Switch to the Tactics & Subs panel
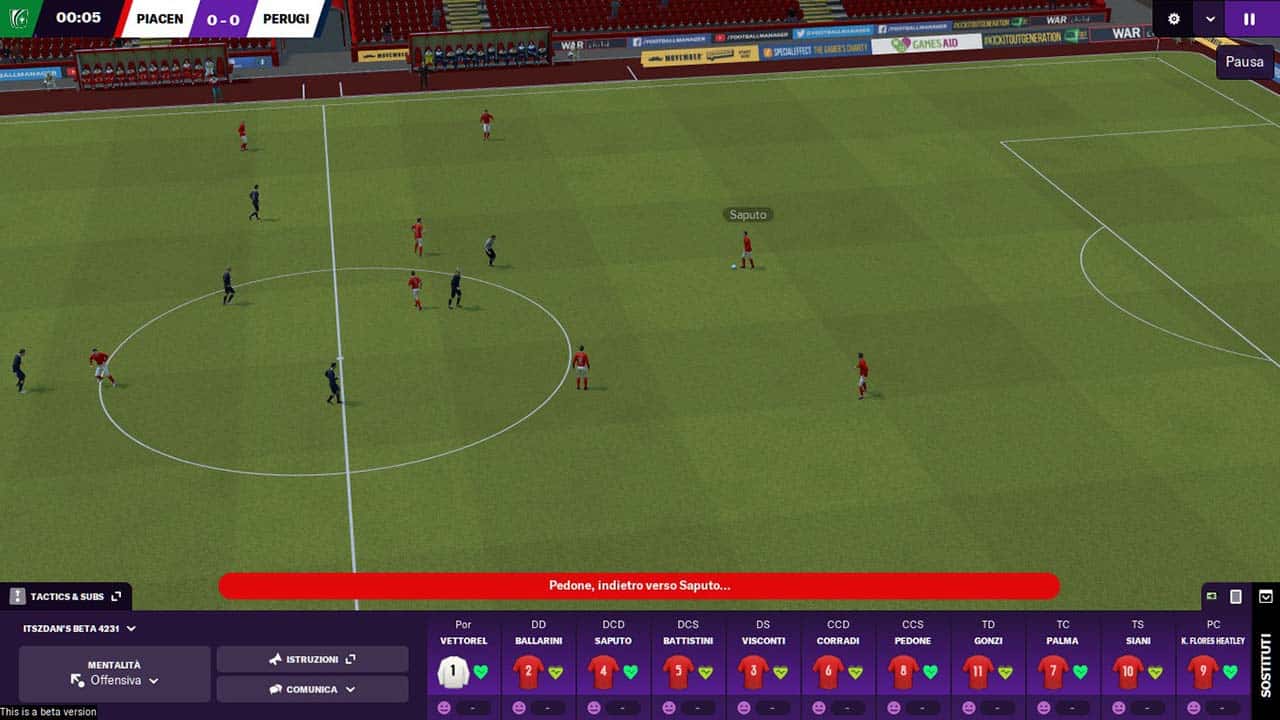Screen dimensions: 1280x720 60,596
